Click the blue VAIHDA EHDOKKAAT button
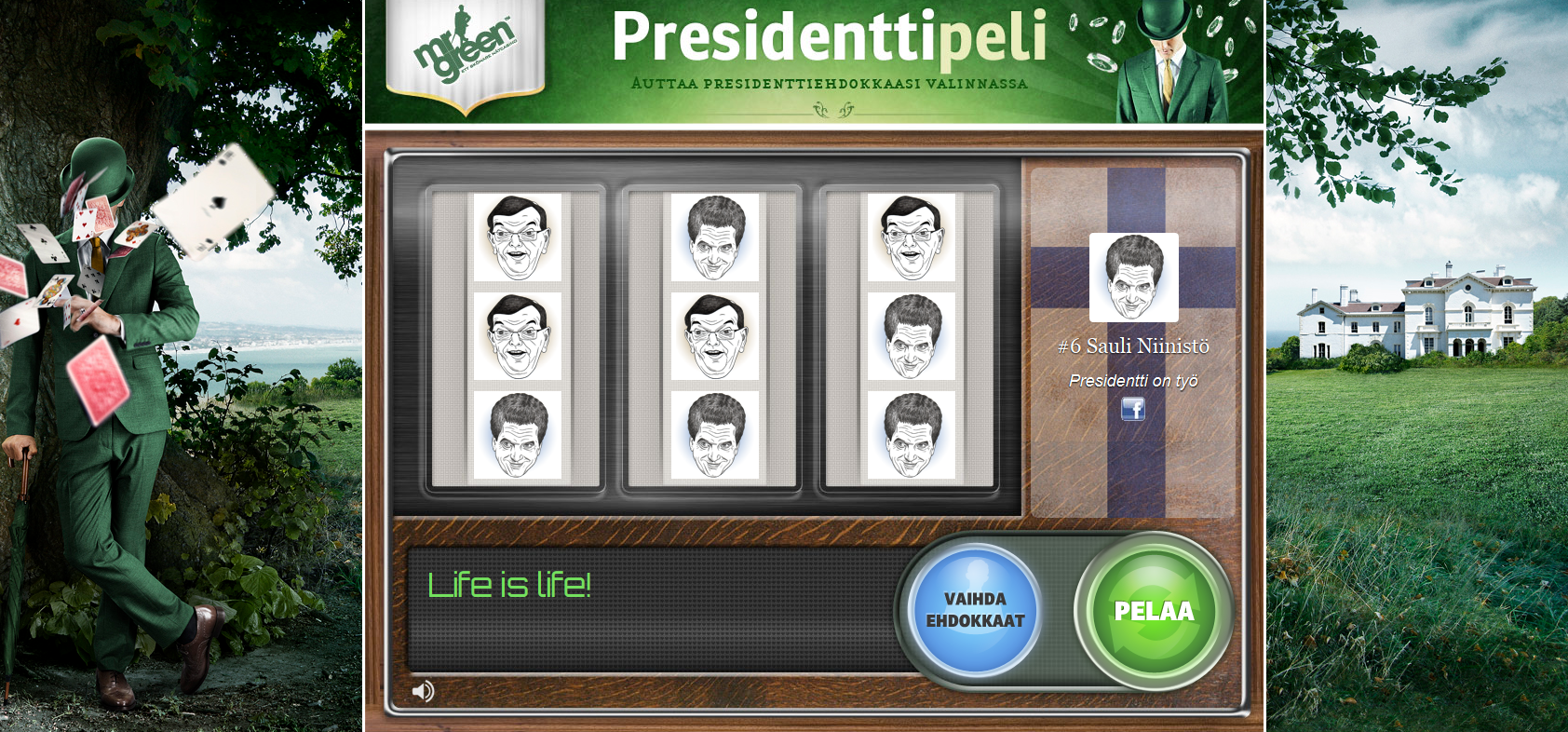1568x732 pixels. click(x=975, y=610)
